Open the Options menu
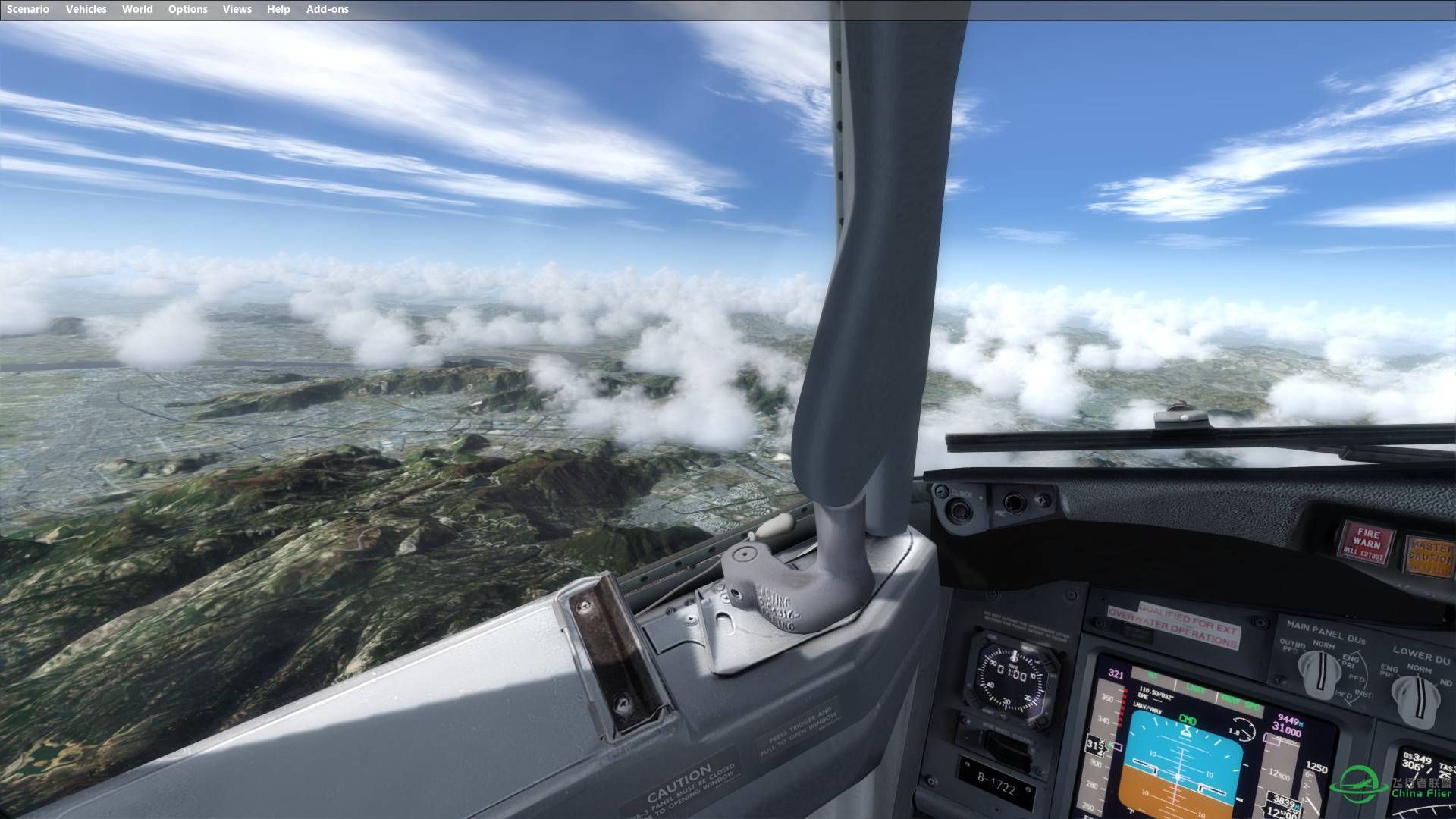This screenshot has height=819, width=1456. pyautogui.click(x=187, y=9)
